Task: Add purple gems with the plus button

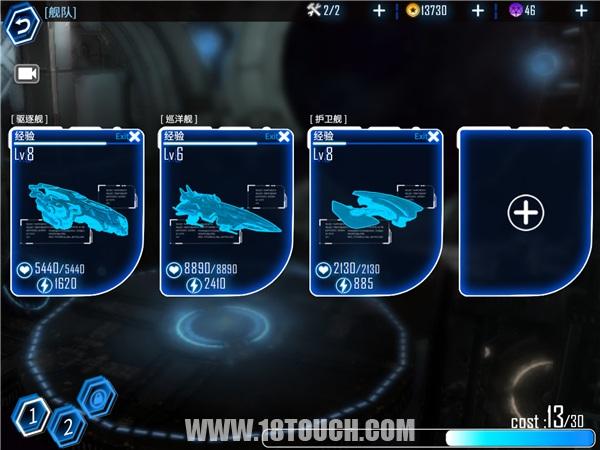Action: 582,11
